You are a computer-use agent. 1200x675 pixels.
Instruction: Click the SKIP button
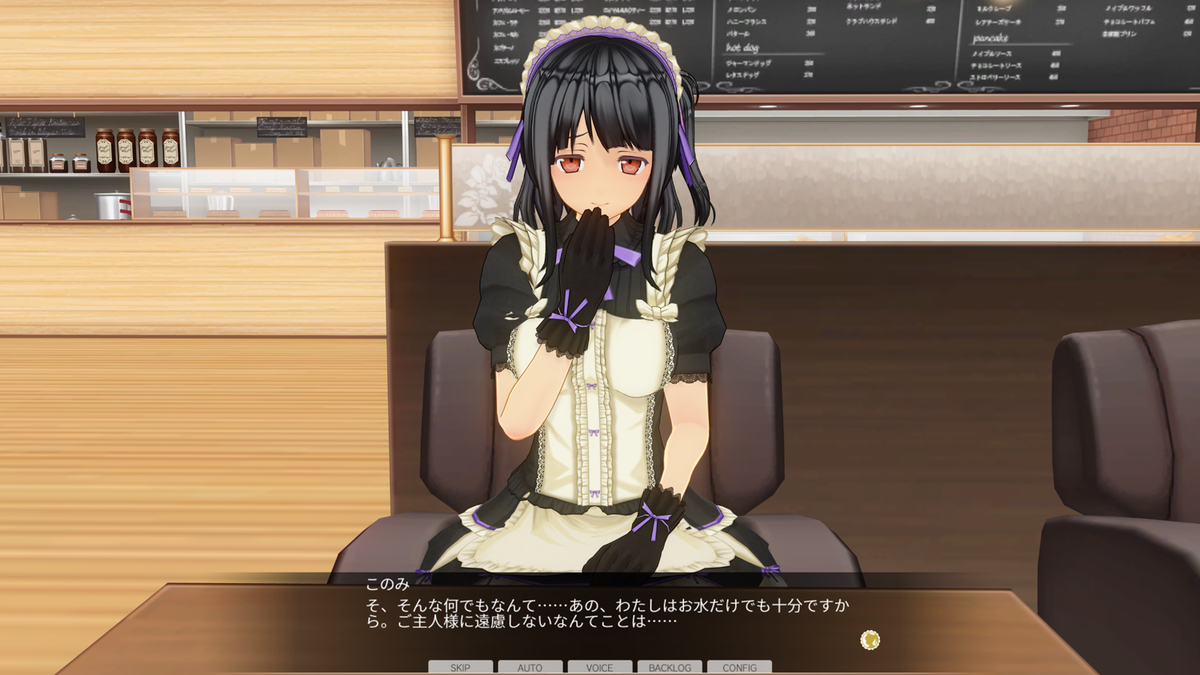[x=460, y=667]
